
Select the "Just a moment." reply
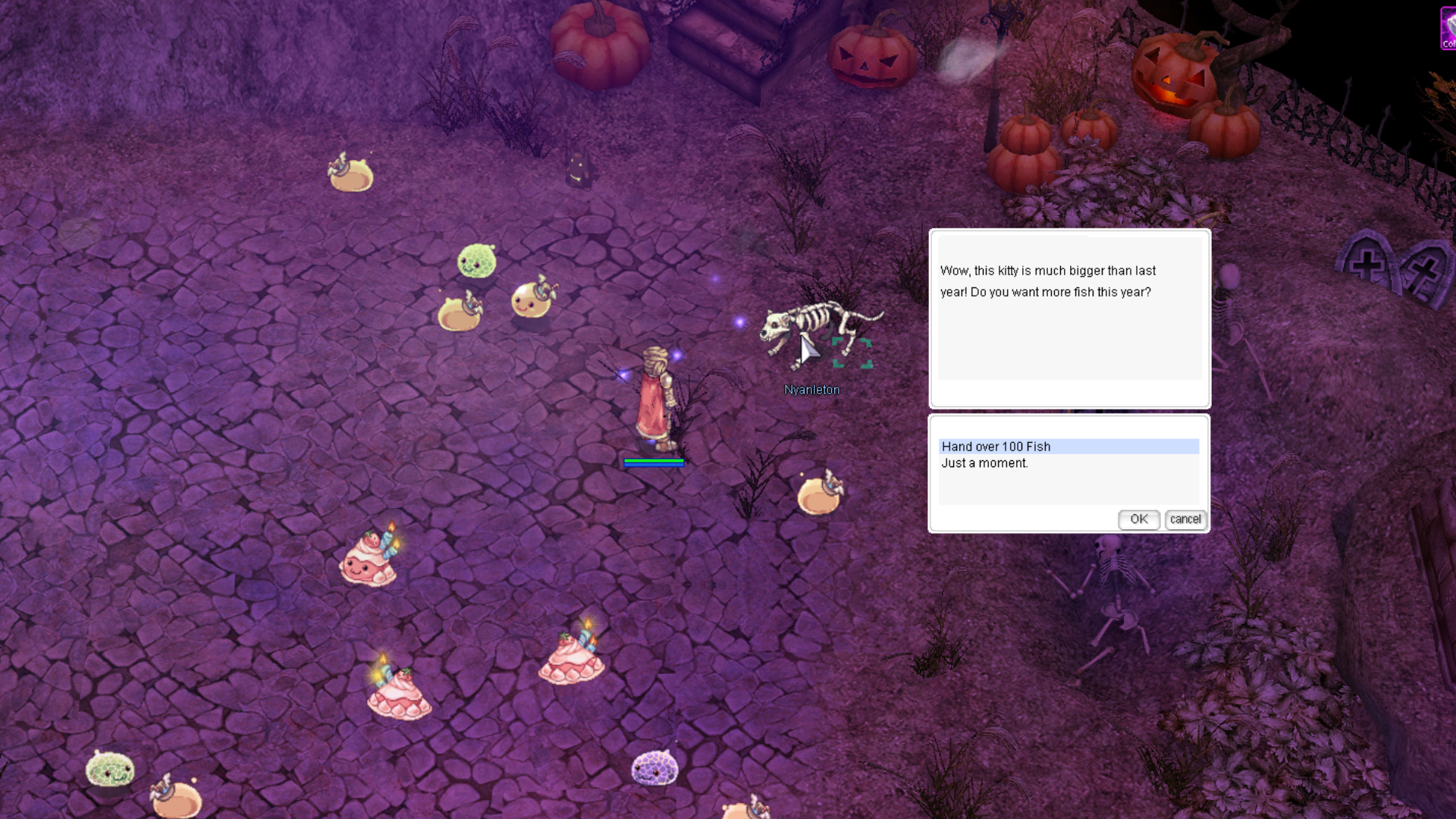click(x=984, y=463)
